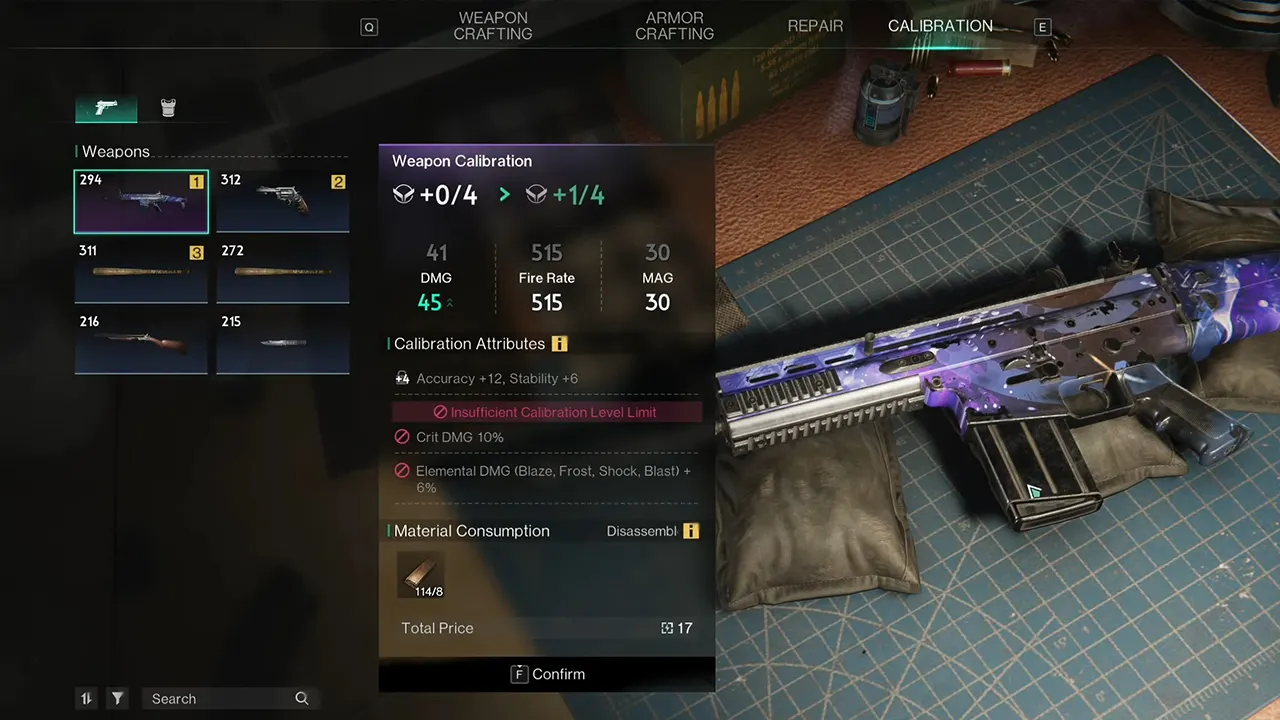Choose the revolver with score 312
1280x720 pixels.
(x=283, y=201)
